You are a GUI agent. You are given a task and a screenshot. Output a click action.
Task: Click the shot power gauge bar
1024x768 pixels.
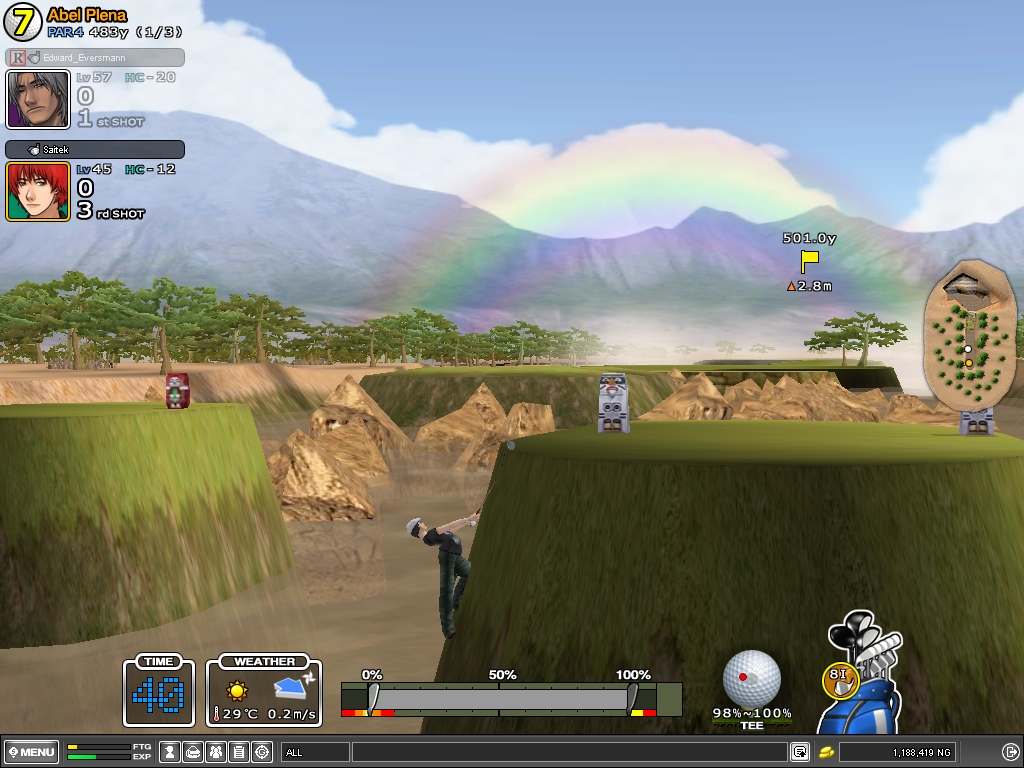(x=500, y=696)
